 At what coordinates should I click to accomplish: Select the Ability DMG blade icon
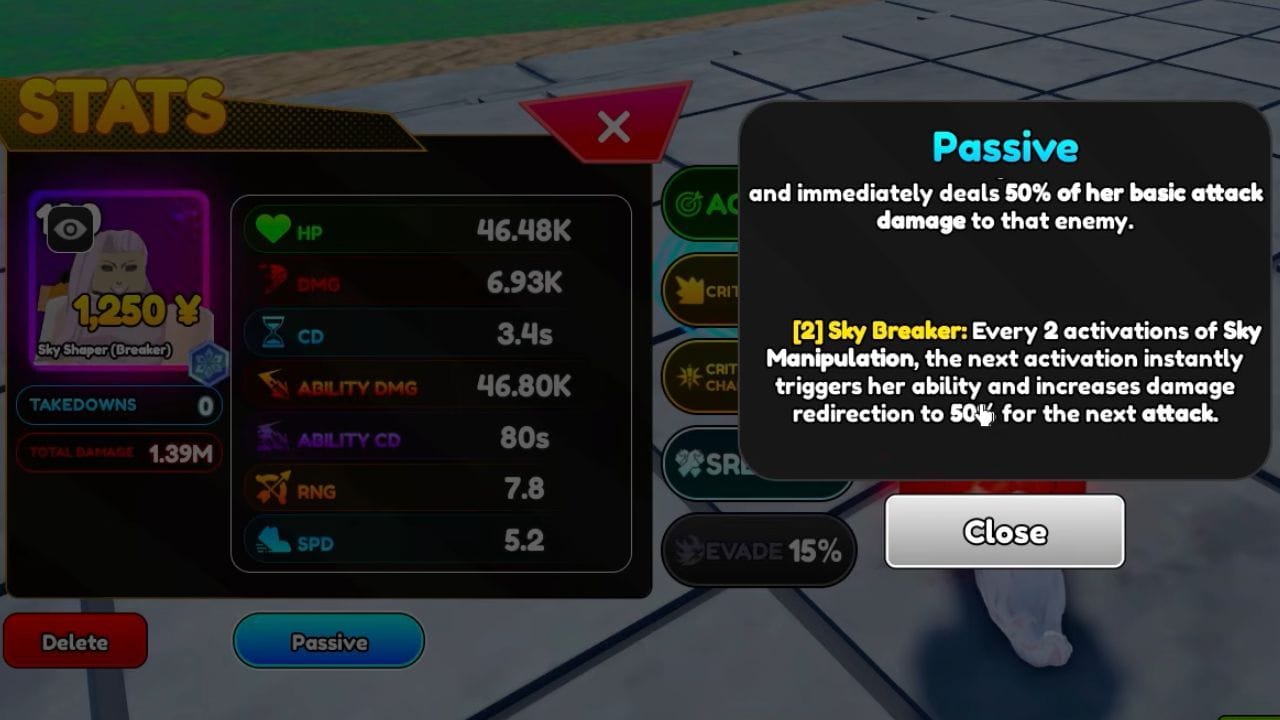coord(270,385)
